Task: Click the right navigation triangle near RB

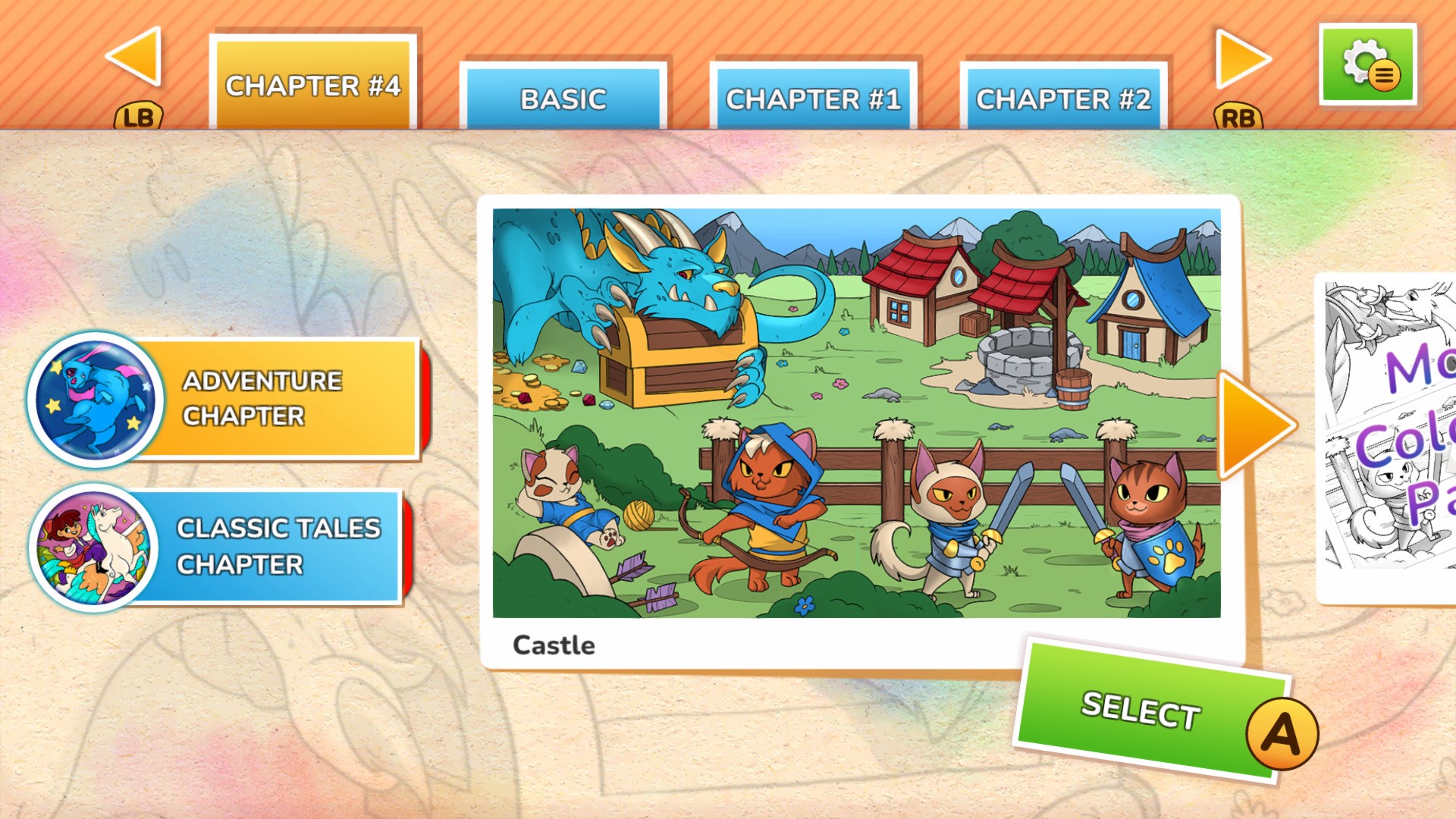Action: pos(1236,59)
